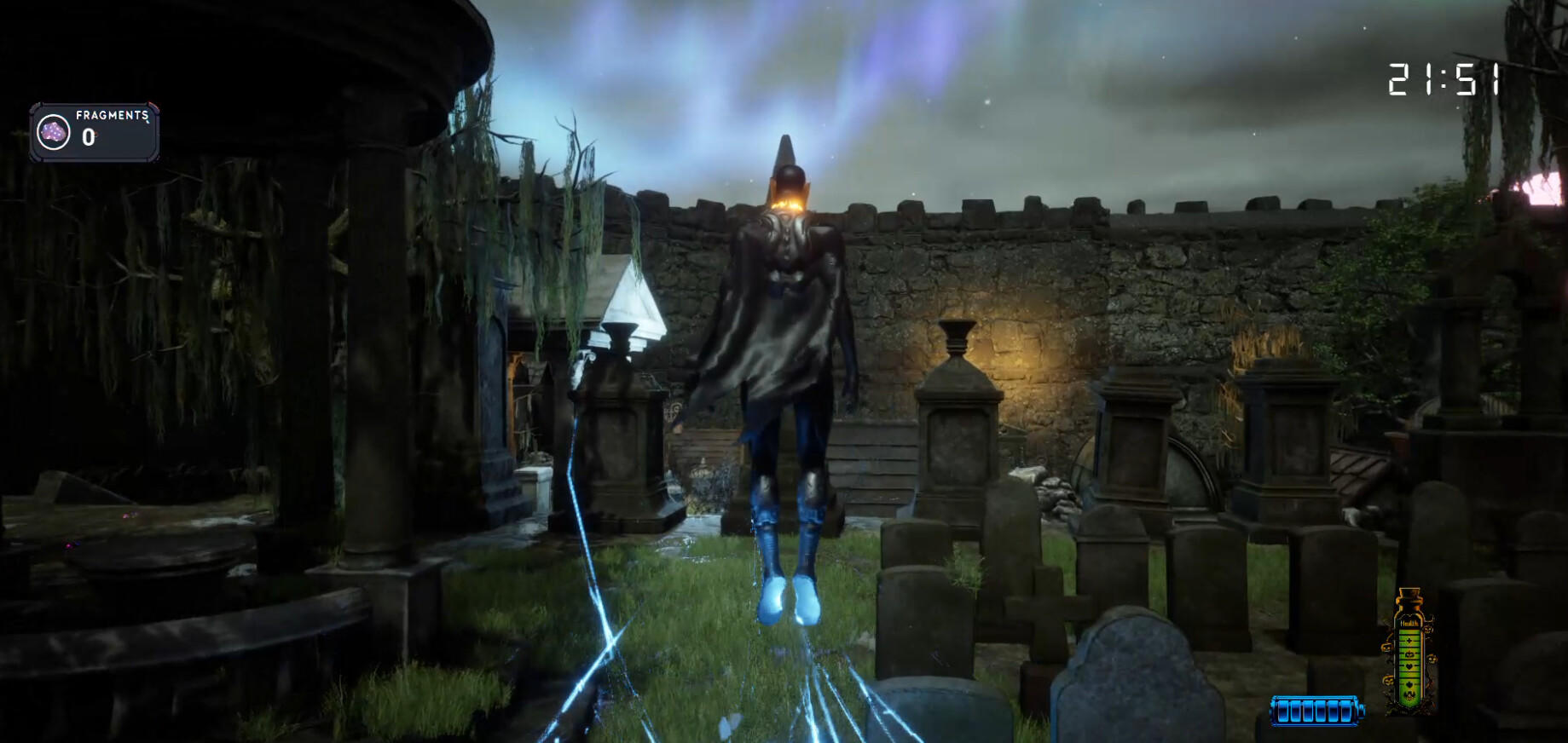The height and width of the screenshot is (743, 1568).
Task: Click the heart symbol inside the health bottle
Action: click(1409, 666)
